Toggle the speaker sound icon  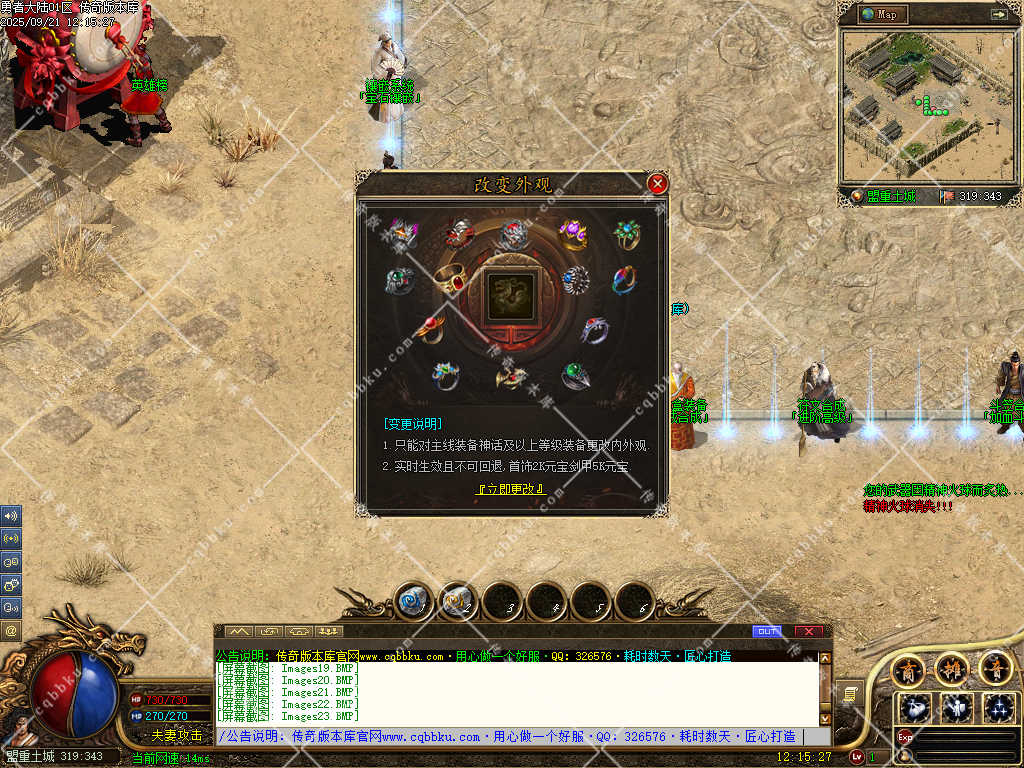point(11,517)
